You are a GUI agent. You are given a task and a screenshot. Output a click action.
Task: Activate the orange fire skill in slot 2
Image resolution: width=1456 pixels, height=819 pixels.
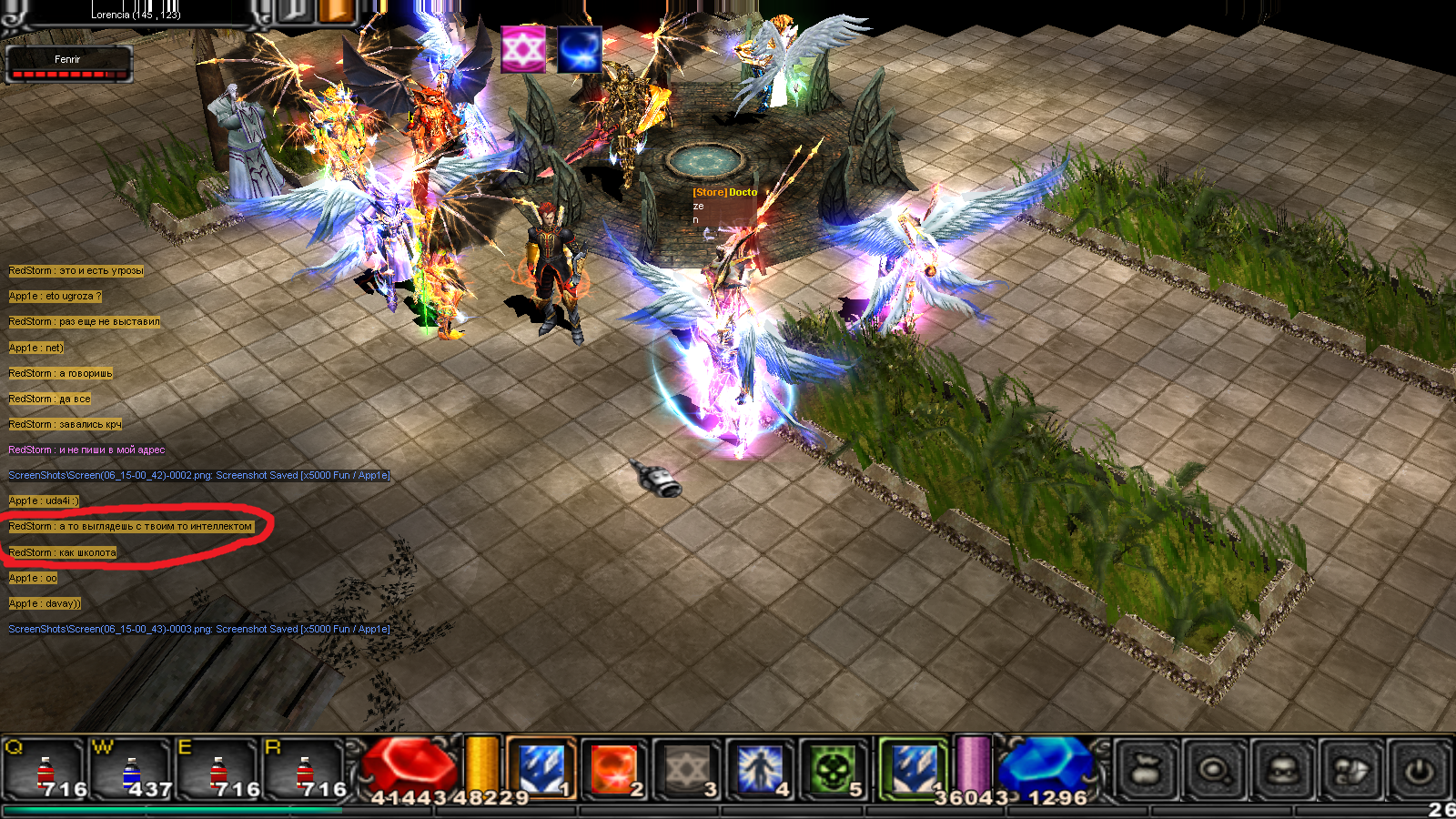tap(614, 769)
